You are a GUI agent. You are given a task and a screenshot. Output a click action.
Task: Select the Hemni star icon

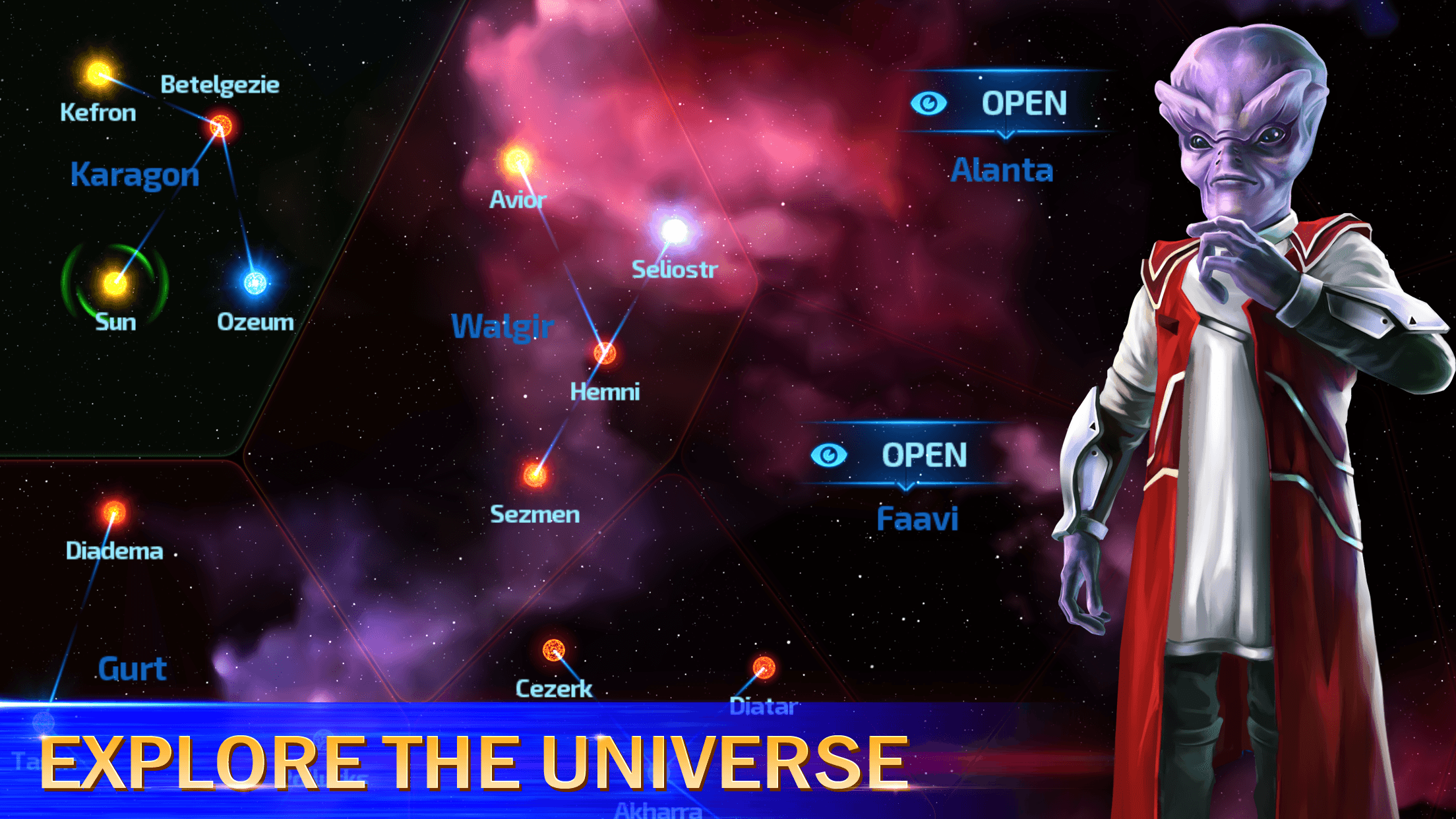tap(603, 354)
